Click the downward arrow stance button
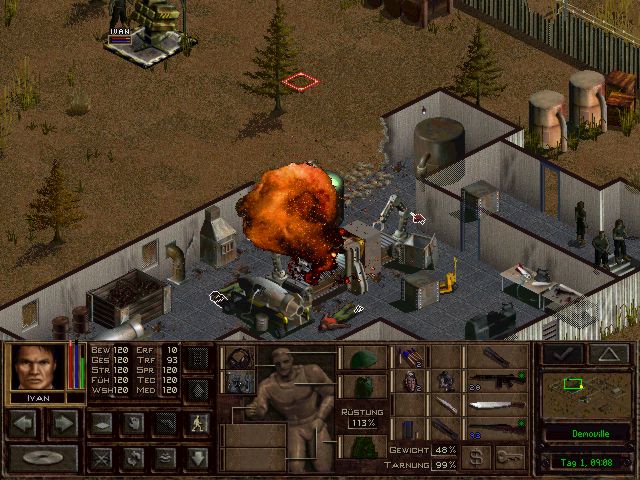Viewport: 640px width, 480px height. (x=198, y=459)
